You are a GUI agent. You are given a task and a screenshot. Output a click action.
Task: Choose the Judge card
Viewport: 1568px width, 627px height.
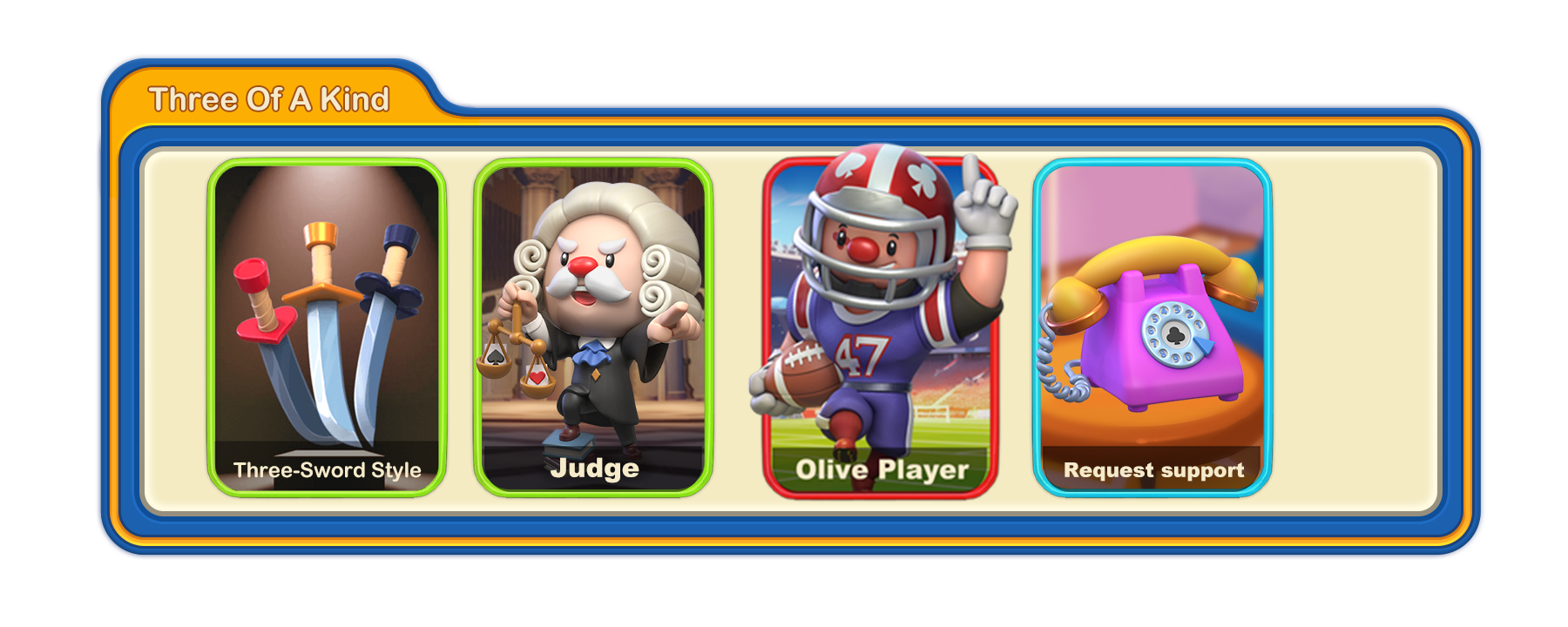click(593, 328)
